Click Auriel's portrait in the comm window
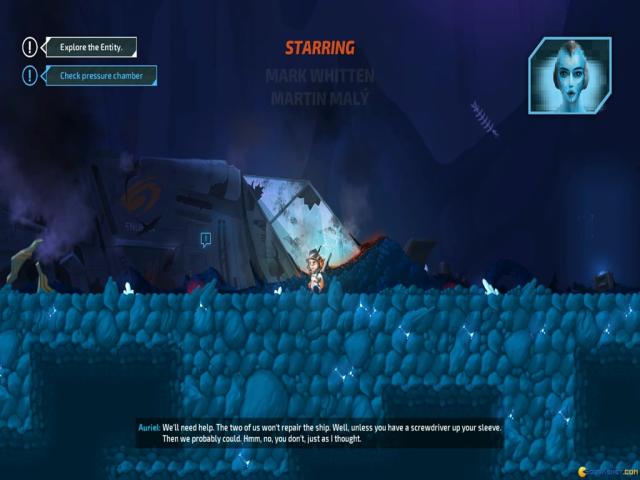This screenshot has height=480, width=640. pos(569,77)
